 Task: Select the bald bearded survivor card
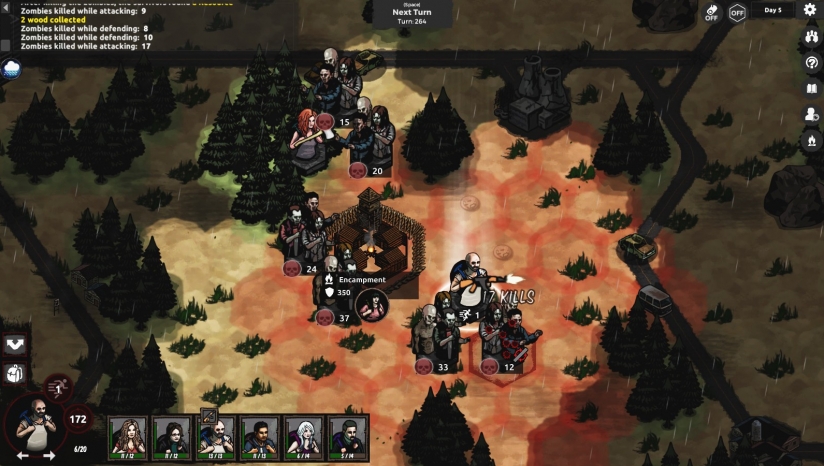coord(216,436)
